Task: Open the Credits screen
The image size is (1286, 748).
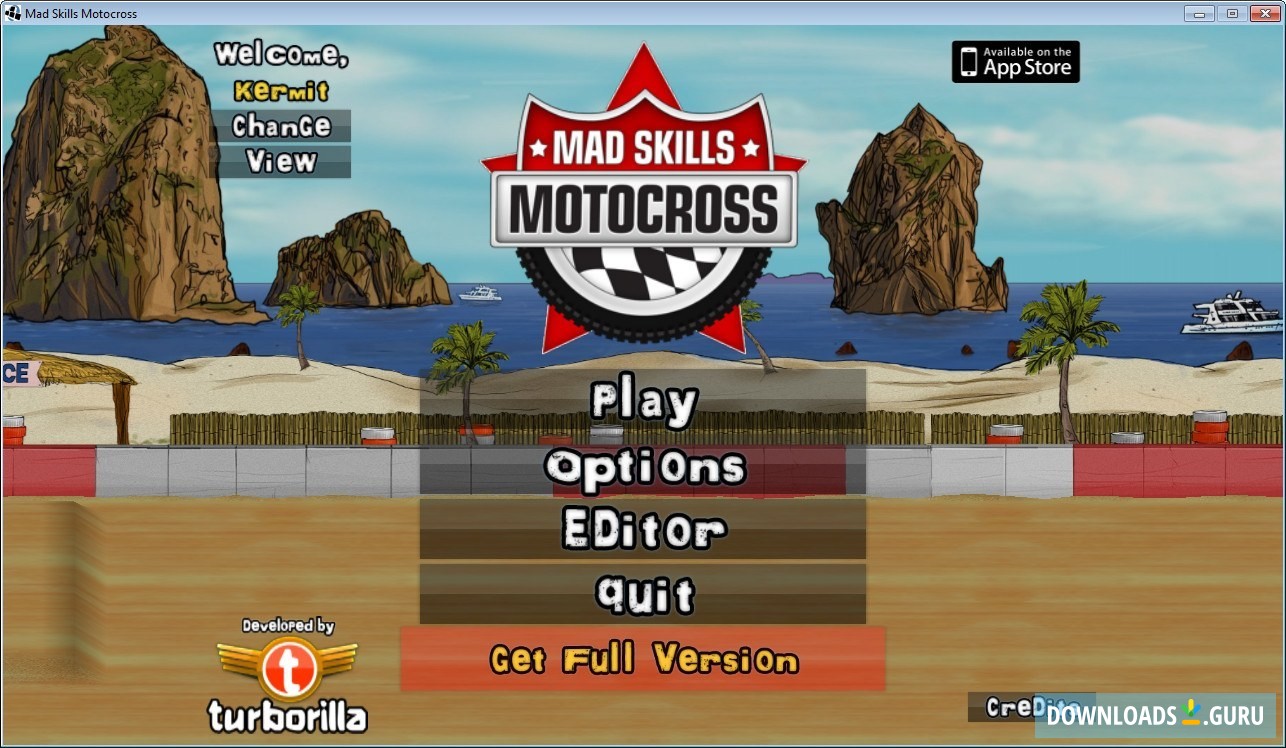Action: [x=1030, y=708]
